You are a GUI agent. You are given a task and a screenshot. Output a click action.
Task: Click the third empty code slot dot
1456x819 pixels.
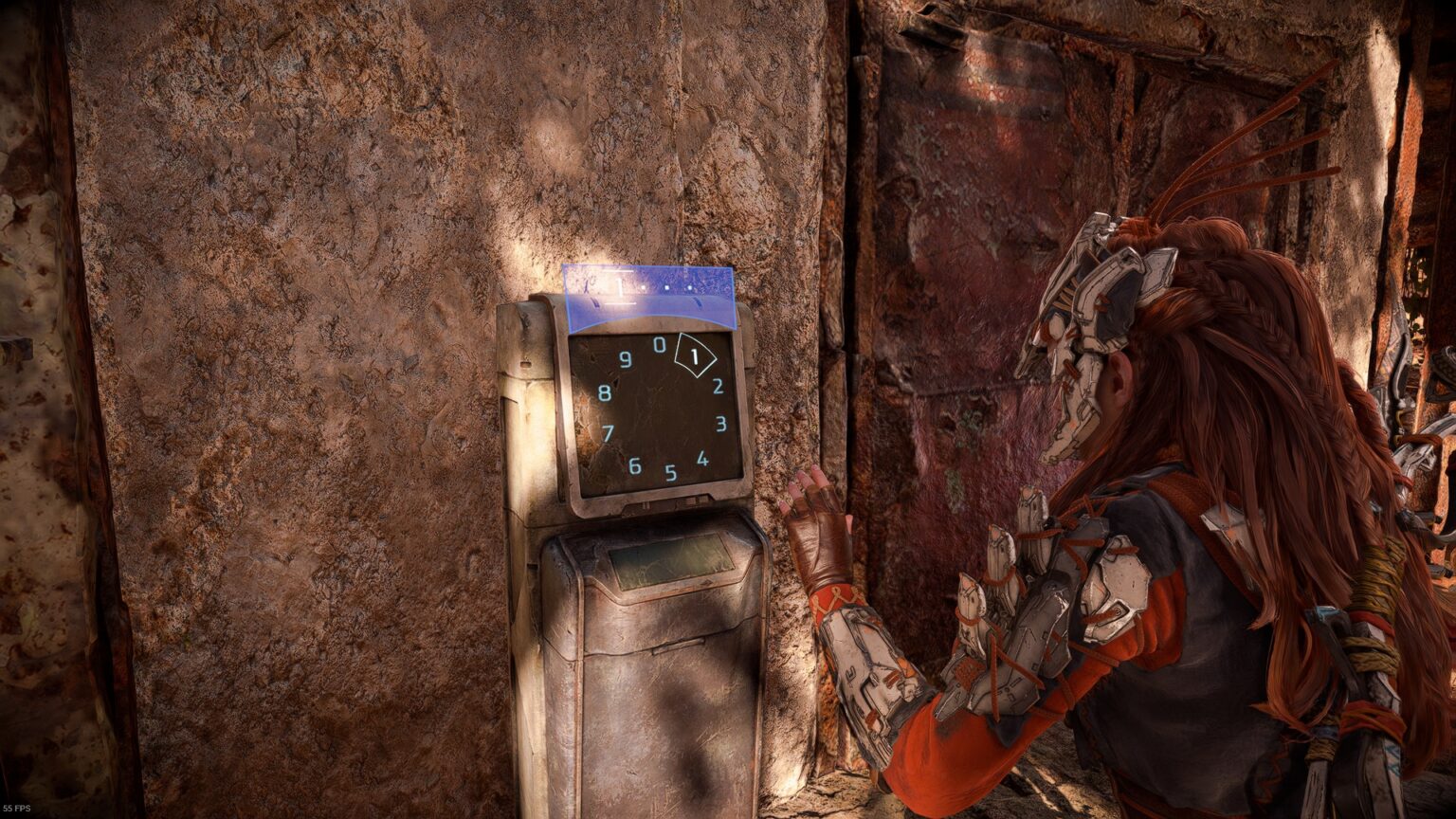689,286
